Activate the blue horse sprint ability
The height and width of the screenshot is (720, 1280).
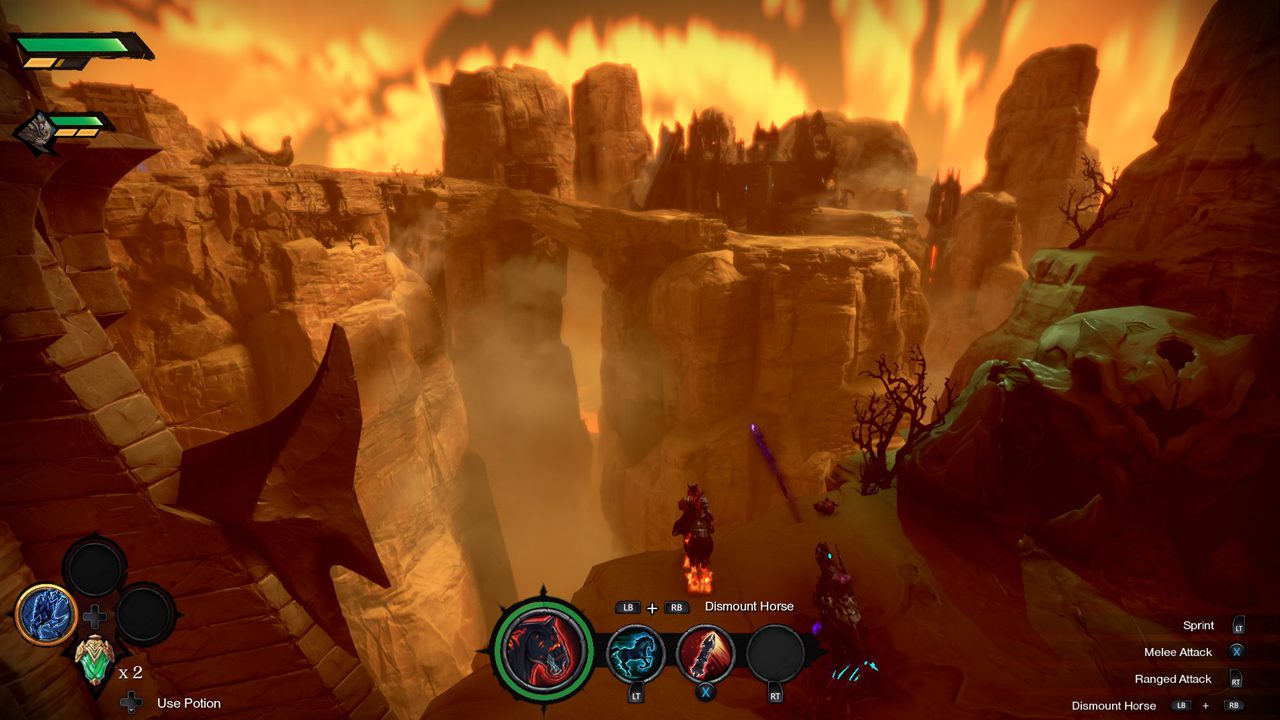[x=635, y=653]
